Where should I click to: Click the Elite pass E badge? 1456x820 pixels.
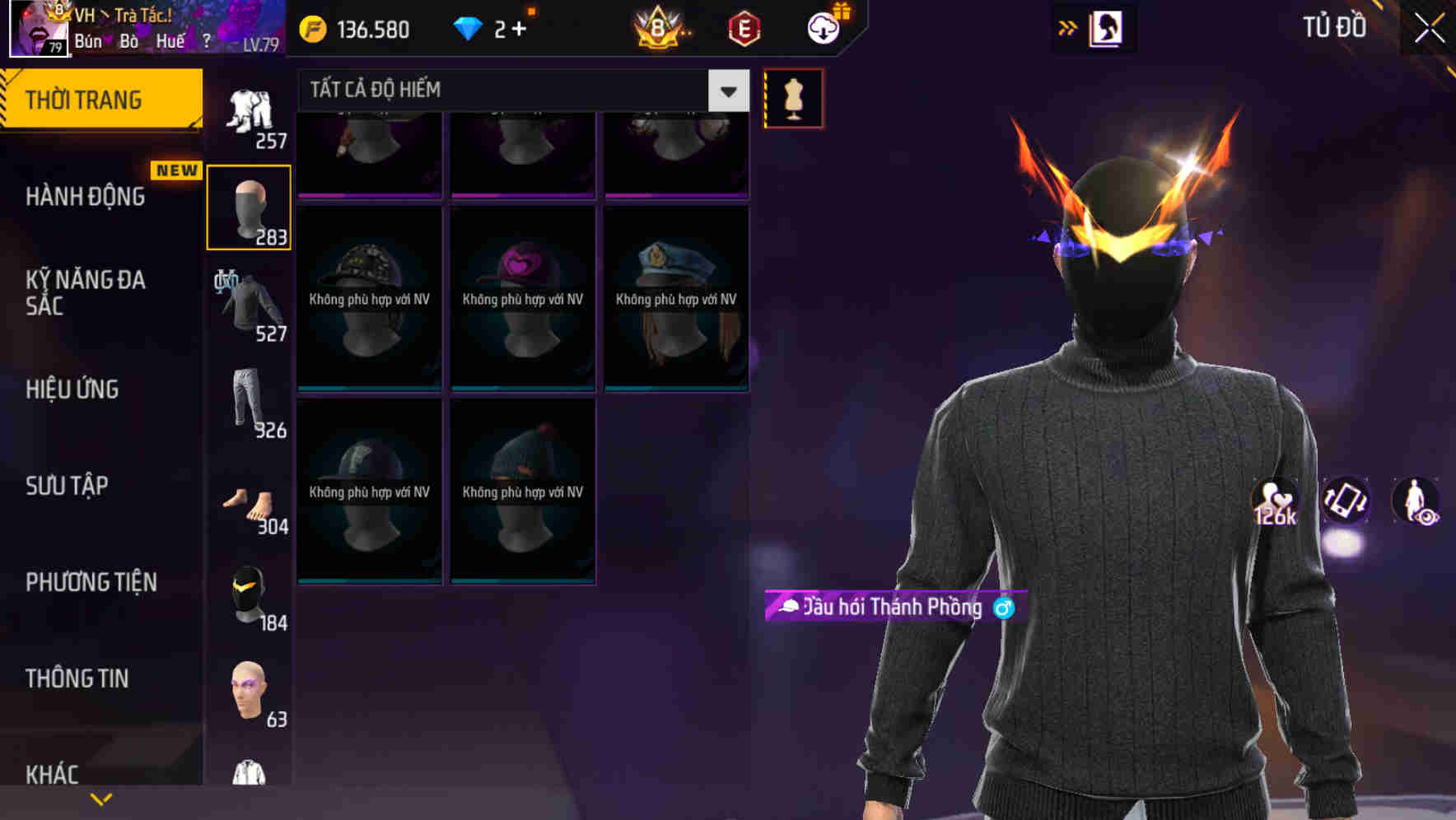click(x=741, y=27)
